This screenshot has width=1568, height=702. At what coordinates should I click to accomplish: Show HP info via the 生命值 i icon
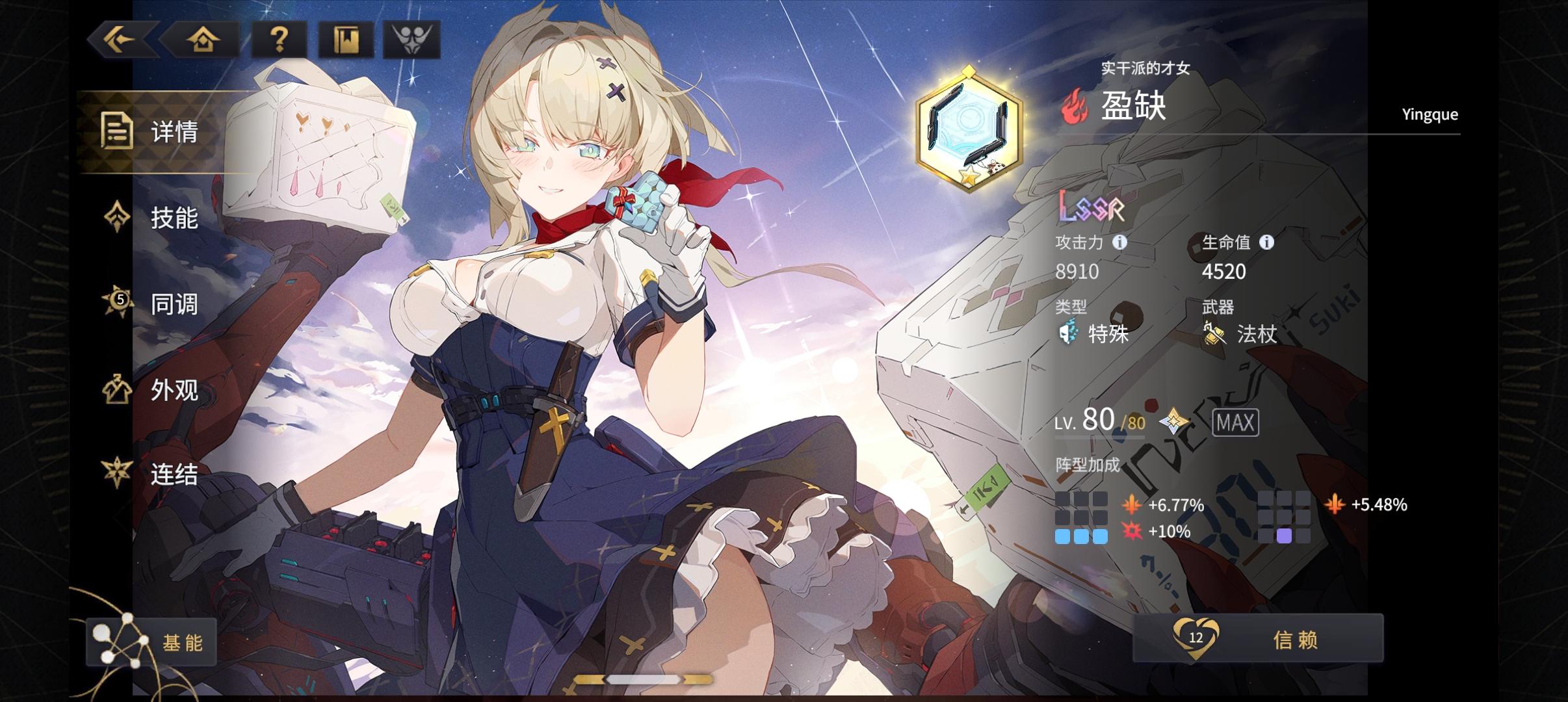tap(1266, 242)
